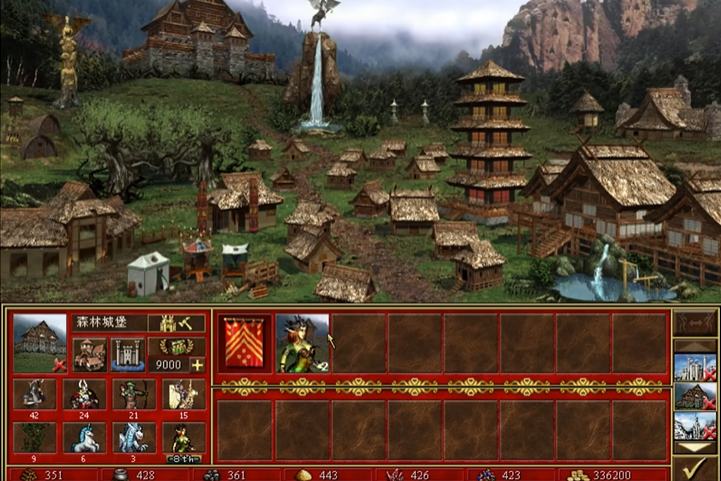
Task: Select the pegasus rider creature with 15
Action: (184, 394)
